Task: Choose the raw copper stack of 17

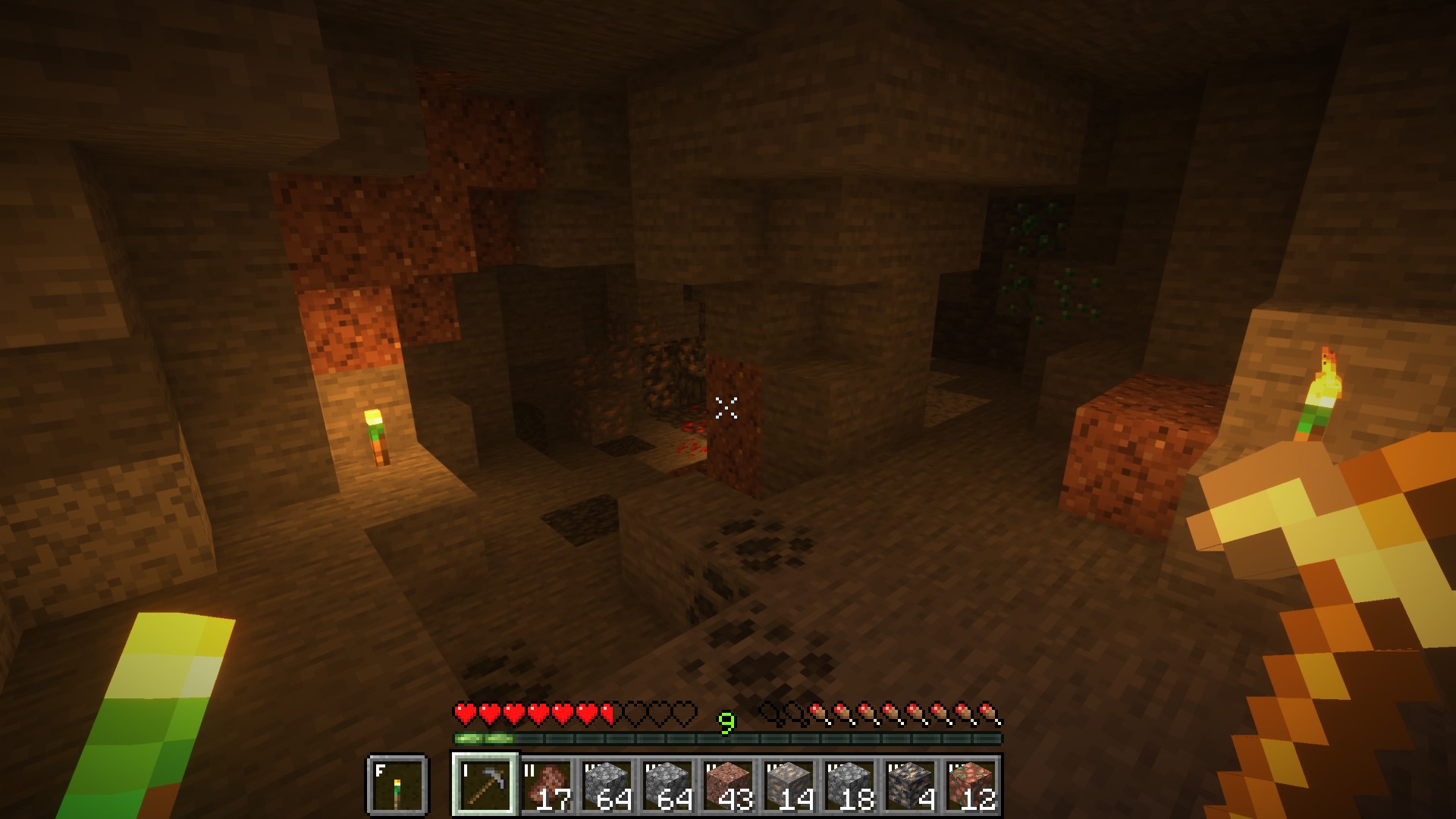Action: tap(547, 785)
